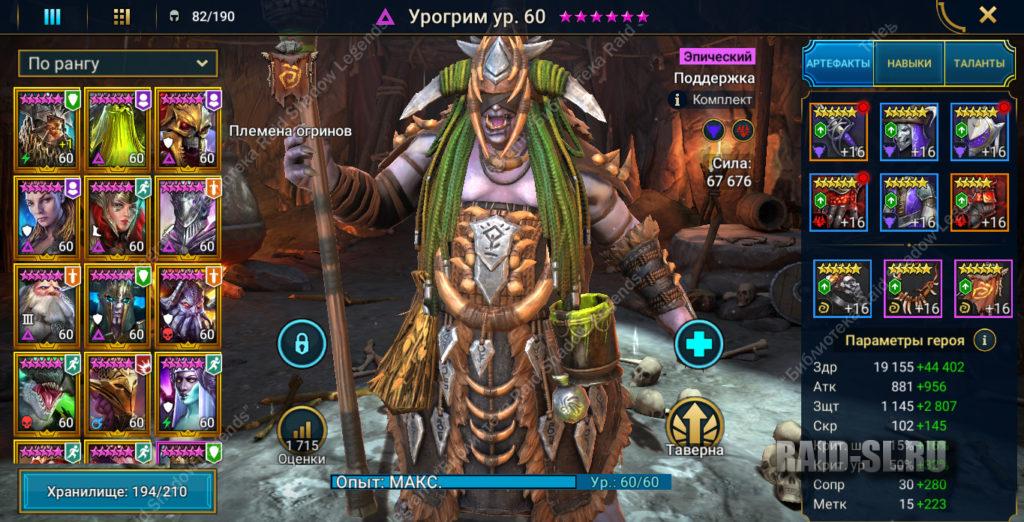Switch to the grid view icon
This screenshot has width=1024, height=522.
point(122,16)
